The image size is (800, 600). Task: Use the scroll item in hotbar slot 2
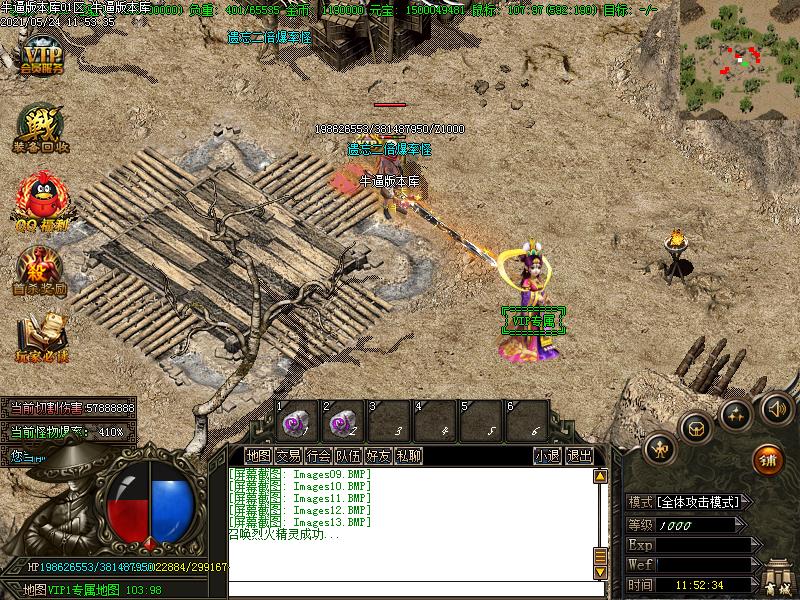click(x=342, y=420)
